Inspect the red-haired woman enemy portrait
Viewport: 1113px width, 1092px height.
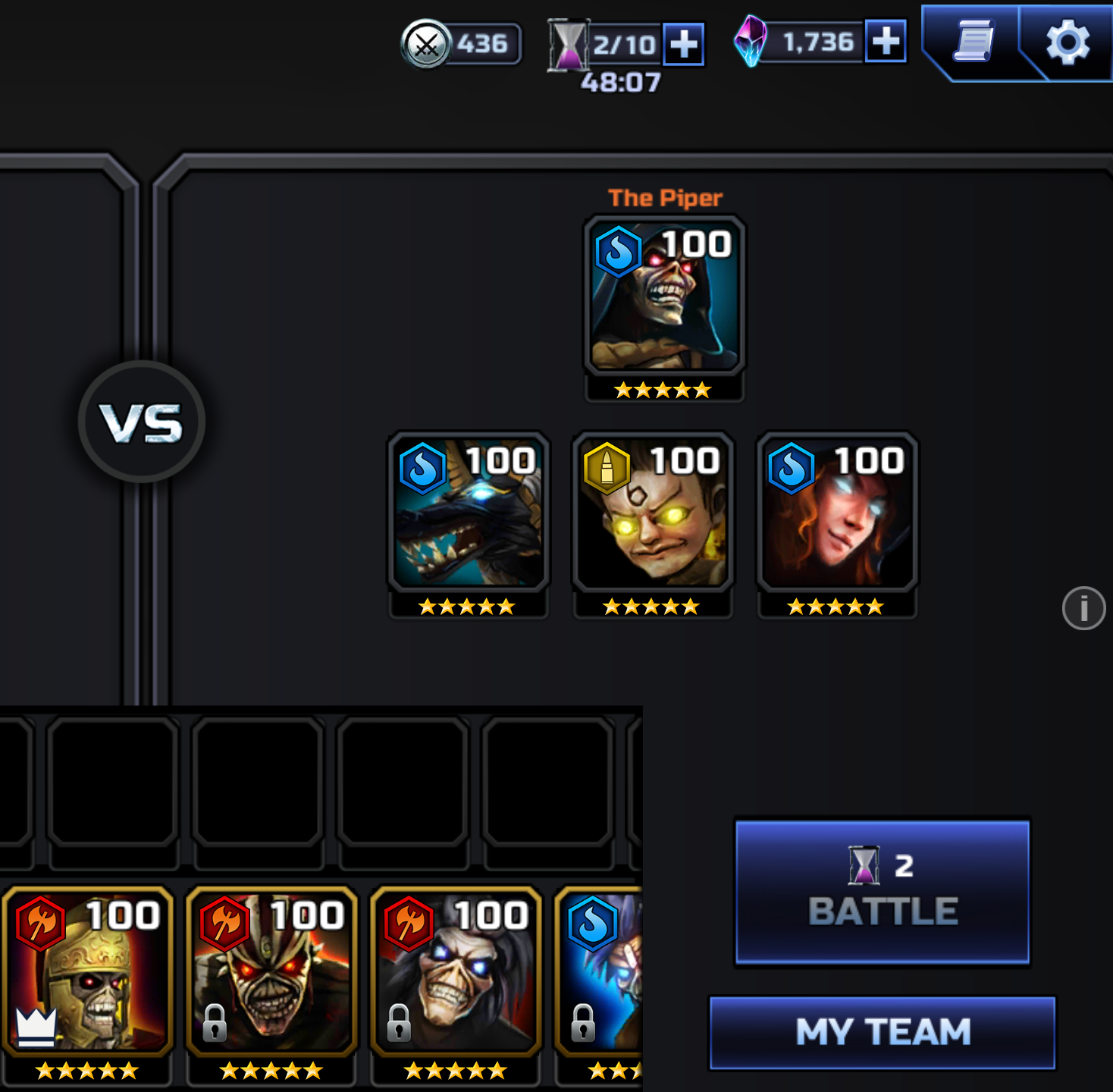coord(837,513)
